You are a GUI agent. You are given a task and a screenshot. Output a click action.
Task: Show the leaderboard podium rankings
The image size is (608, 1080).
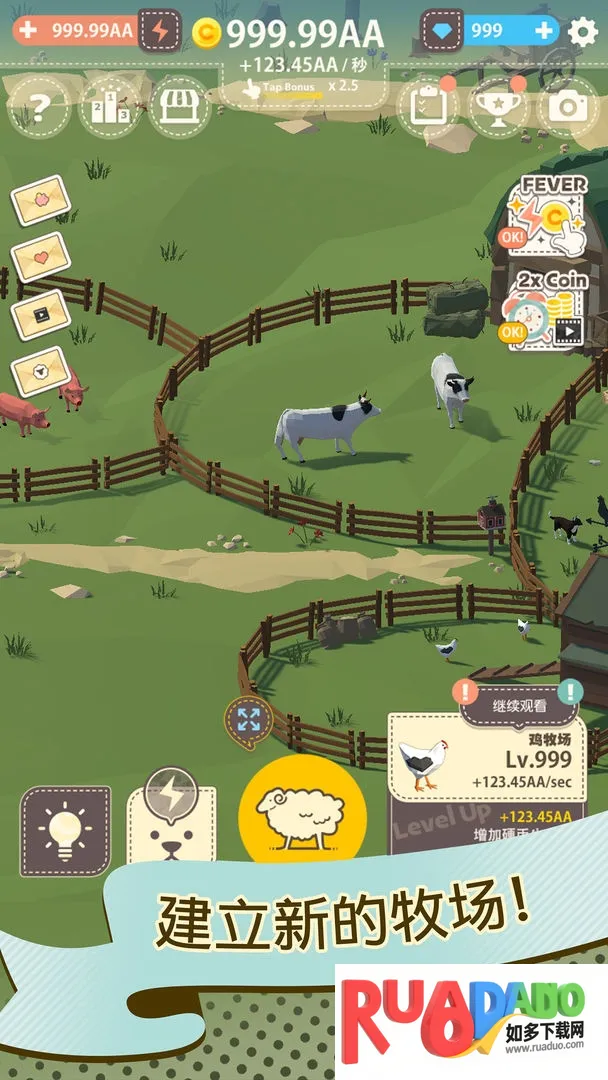click(109, 107)
